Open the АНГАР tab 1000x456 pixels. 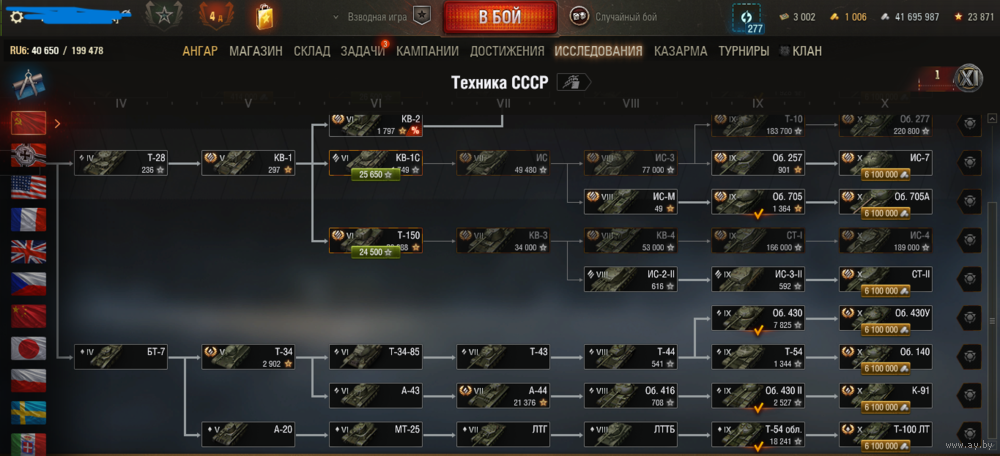[x=200, y=51]
